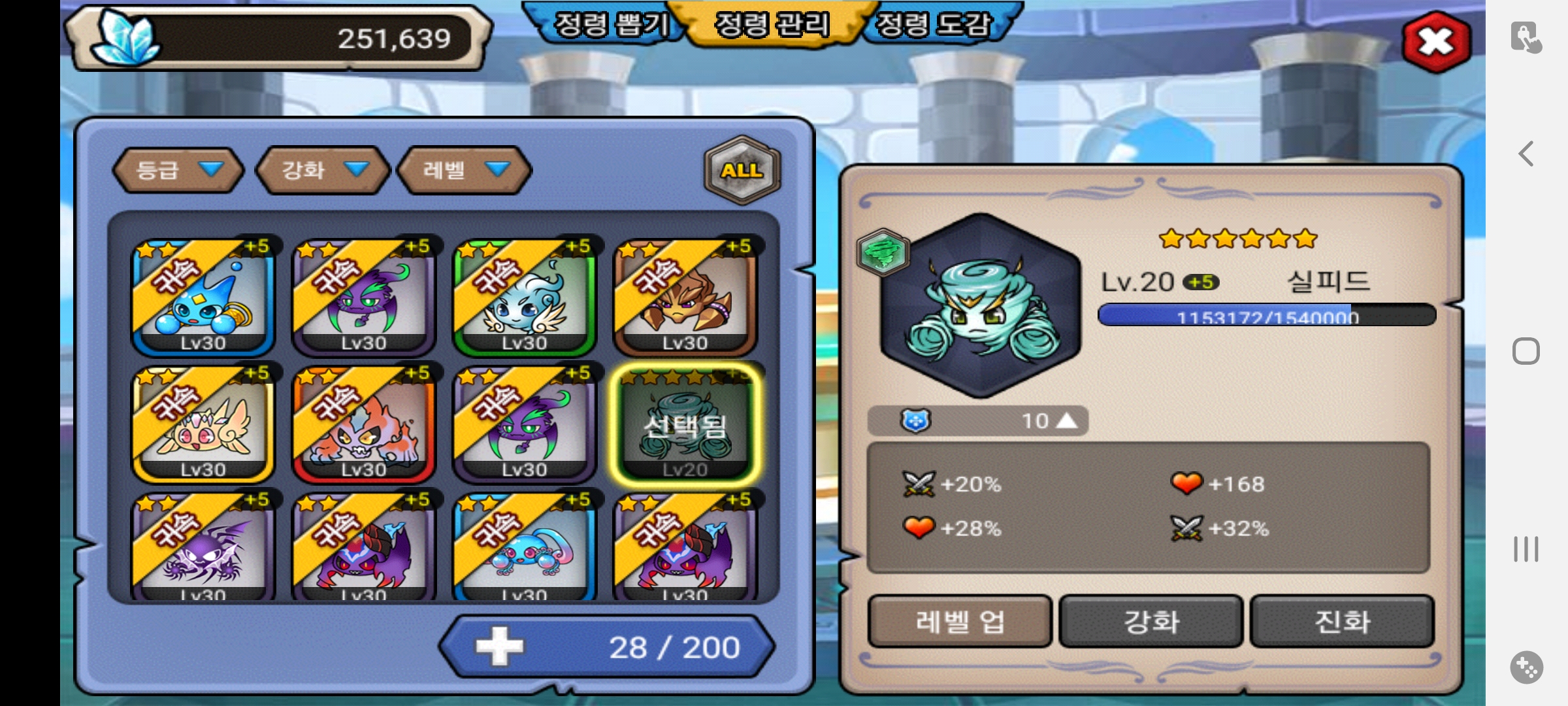This screenshot has width=1568, height=706.
Task: Click the 레벨 업 button
Action: coord(959,622)
